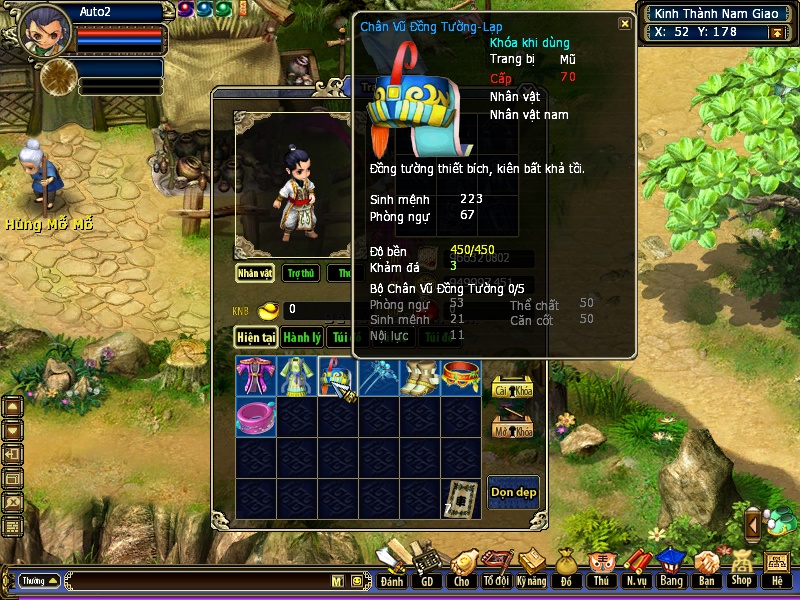The width and height of the screenshot is (800, 600).
Task: Select the red gold bracelet slot
Action: tap(461, 377)
